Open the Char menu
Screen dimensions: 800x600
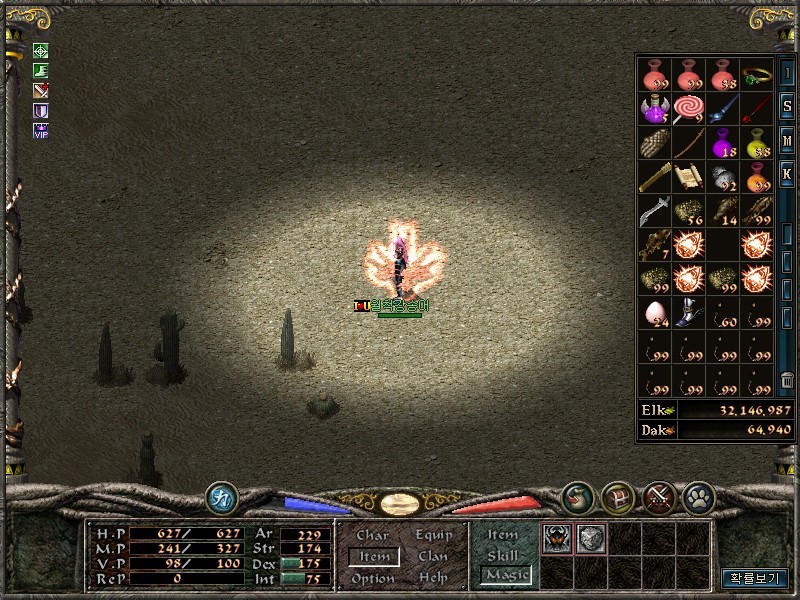372,535
